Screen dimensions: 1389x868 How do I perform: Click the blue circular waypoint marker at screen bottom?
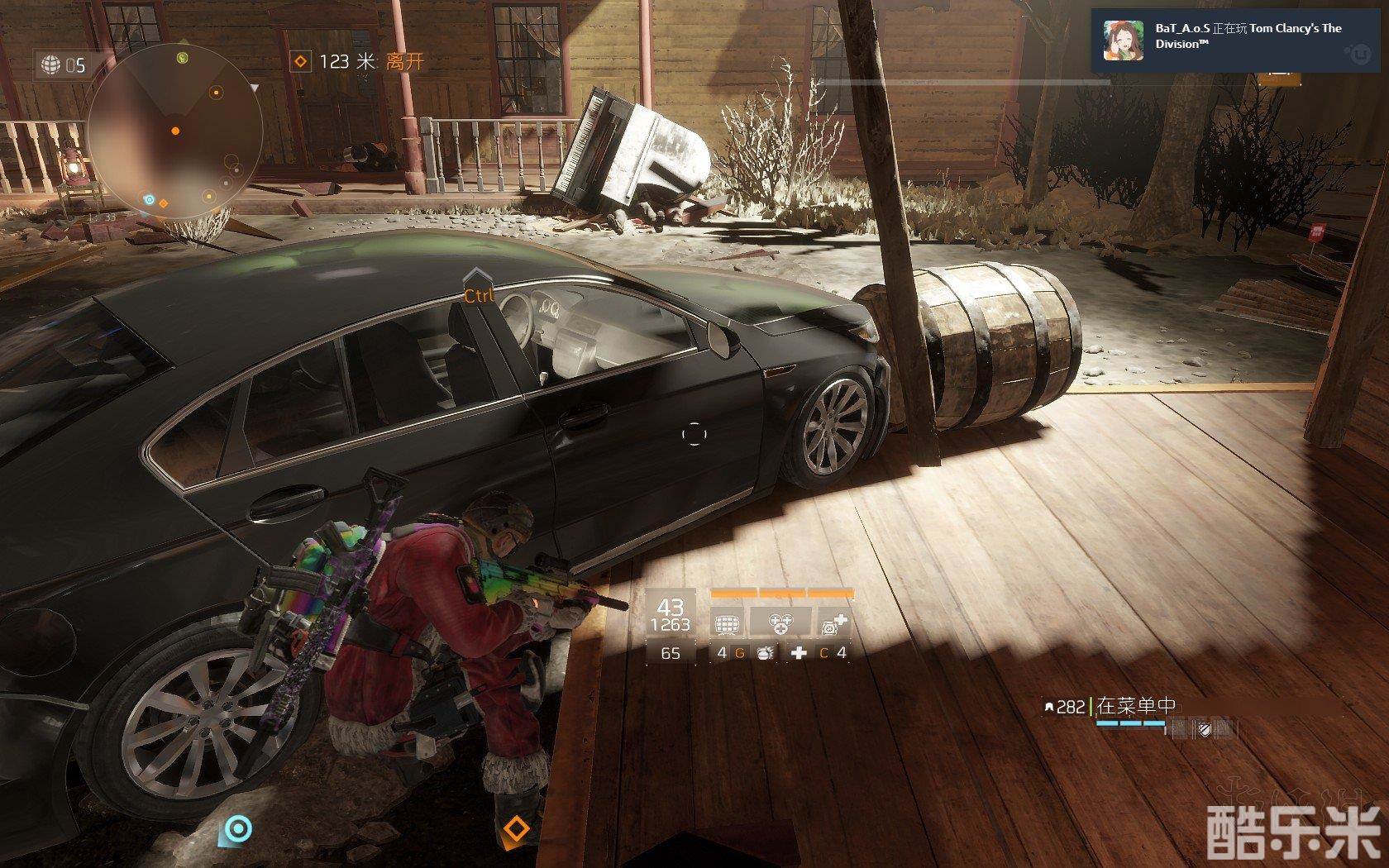pos(238,828)
